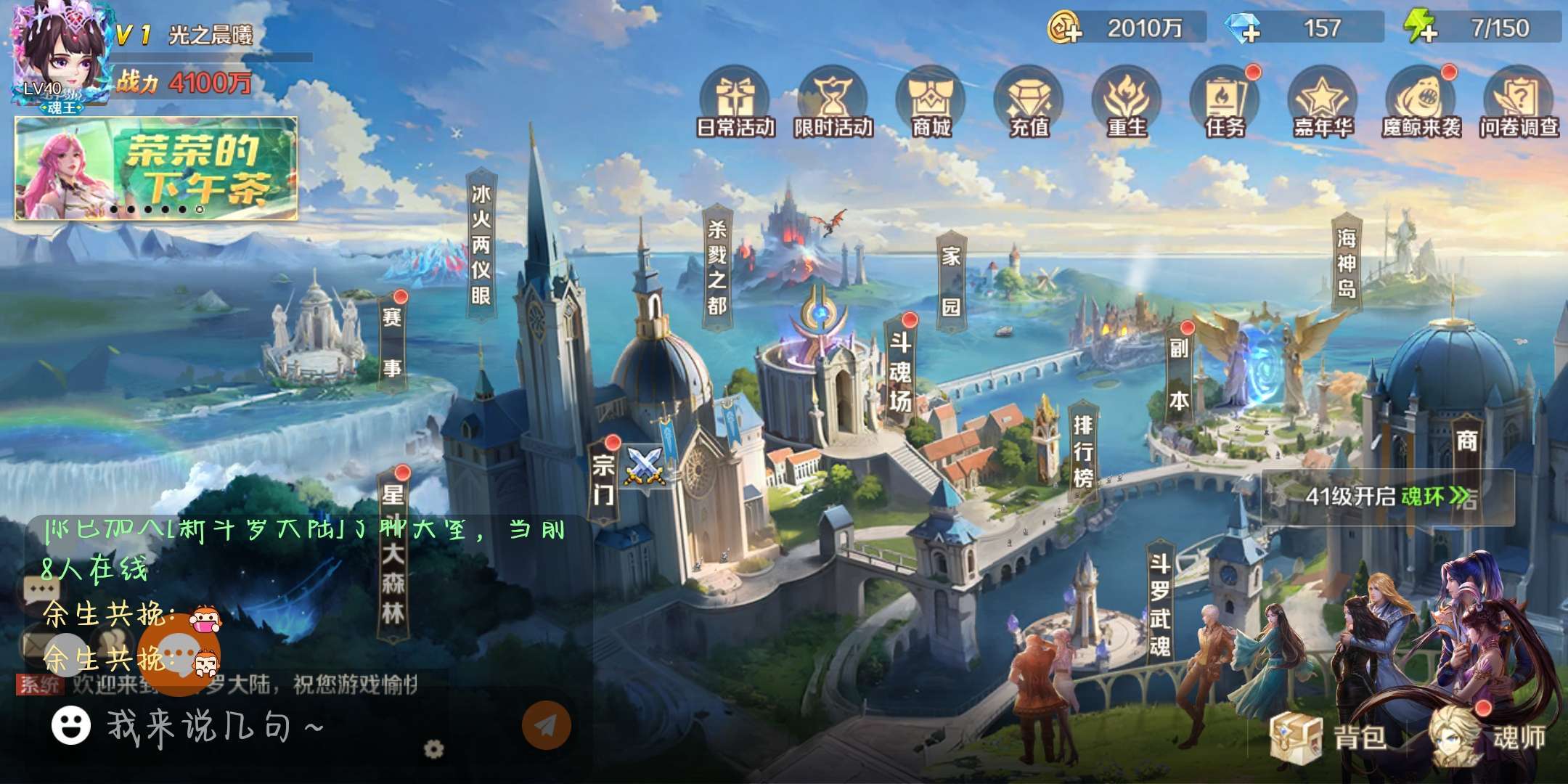
Task: Open the 荣荣的下午茶 event banner
Action: [156, 168]
